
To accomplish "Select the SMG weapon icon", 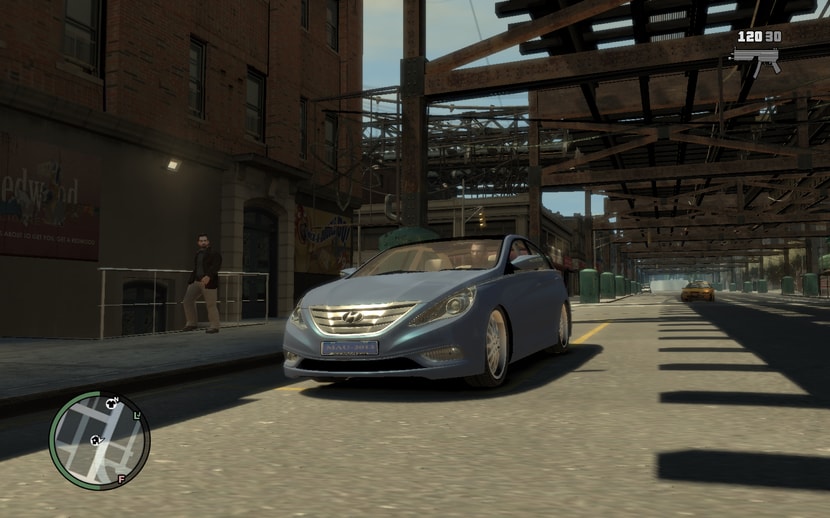I will click(756, 59).
